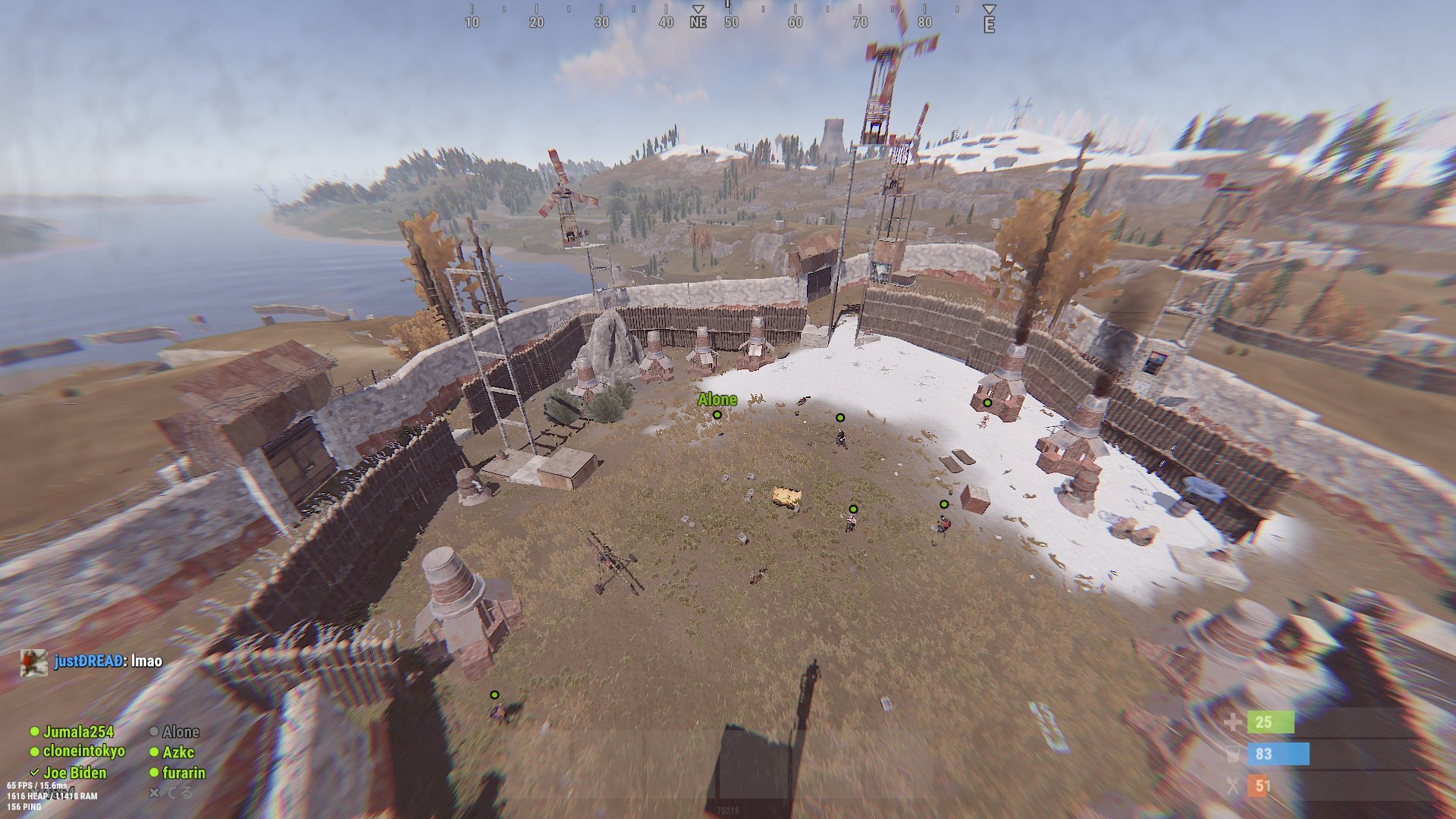Select teammate Azkc in the team list
1456x819 pixels.
click(177, 753)
